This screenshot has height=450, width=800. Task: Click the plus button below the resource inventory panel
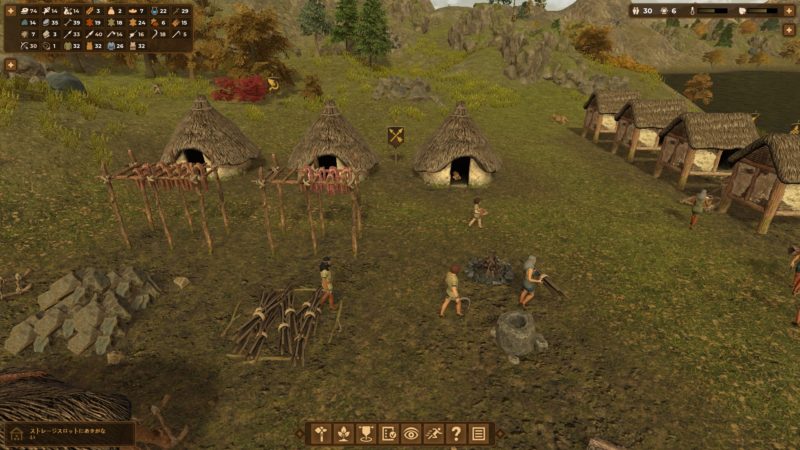(11, 65)
